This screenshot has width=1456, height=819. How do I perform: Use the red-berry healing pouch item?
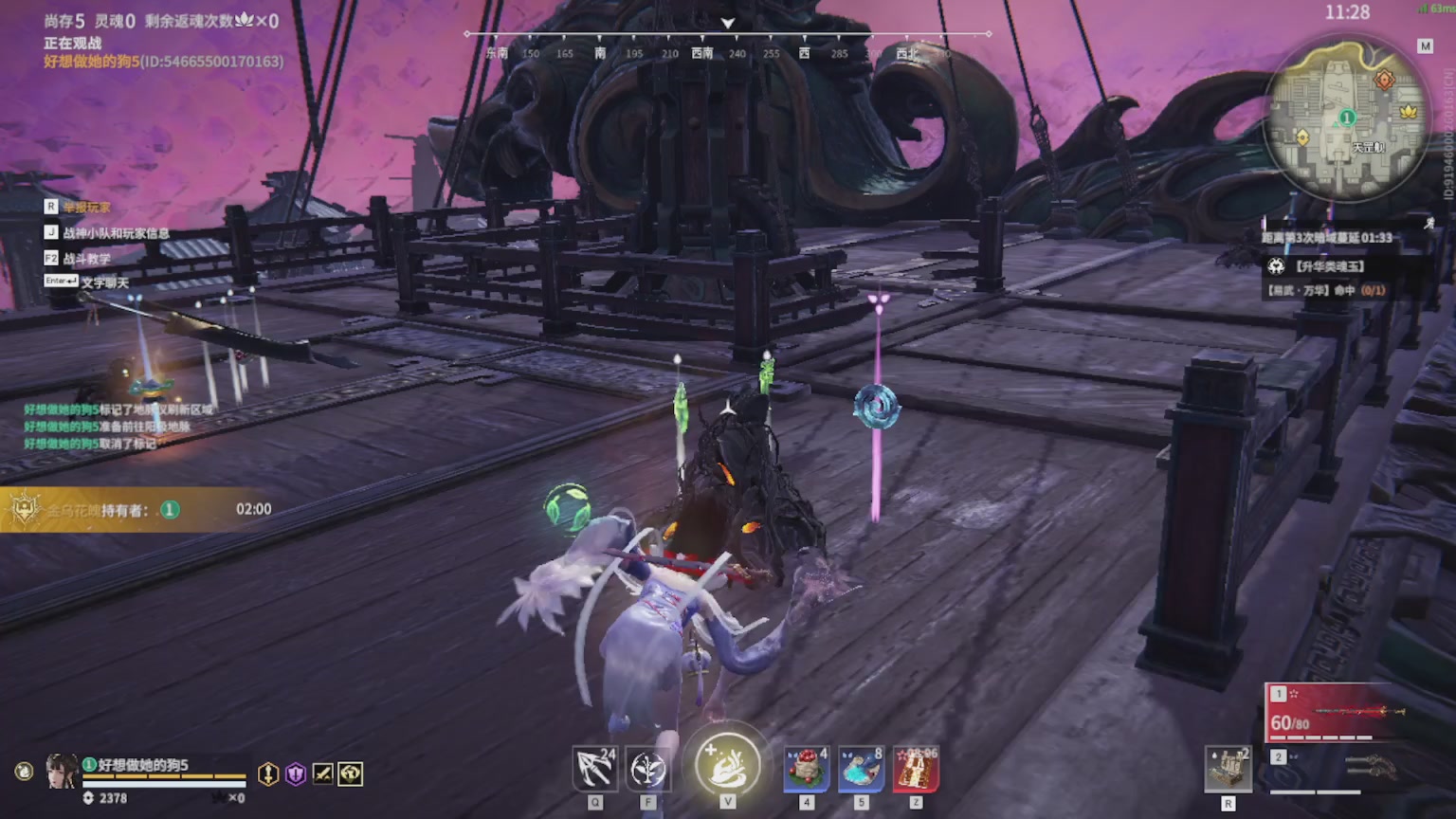click(807, 769)
